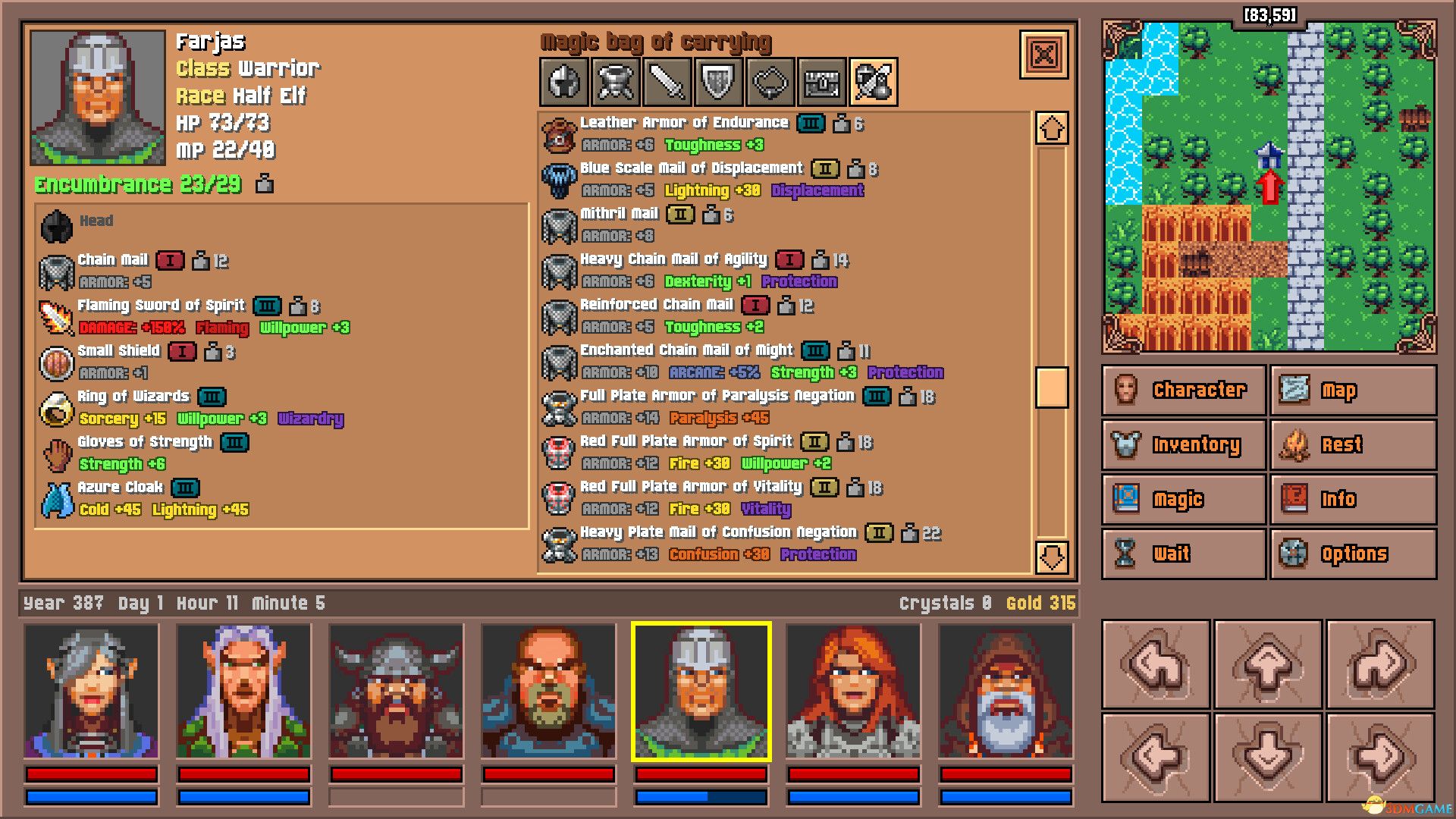Select the chest container filter icon
1456x819 pixels.
(821, 82)
